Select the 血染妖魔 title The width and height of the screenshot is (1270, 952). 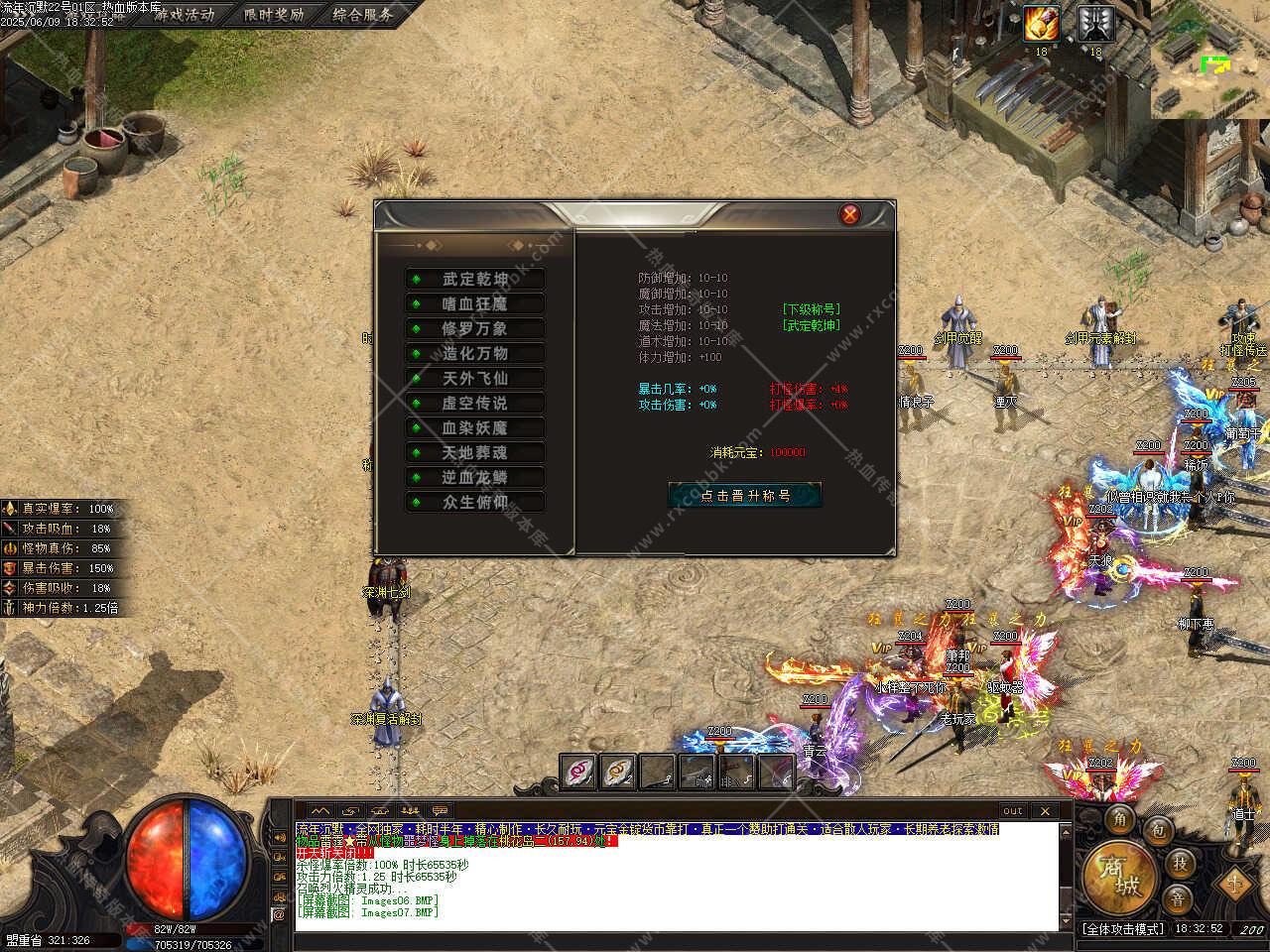[475, 428]
